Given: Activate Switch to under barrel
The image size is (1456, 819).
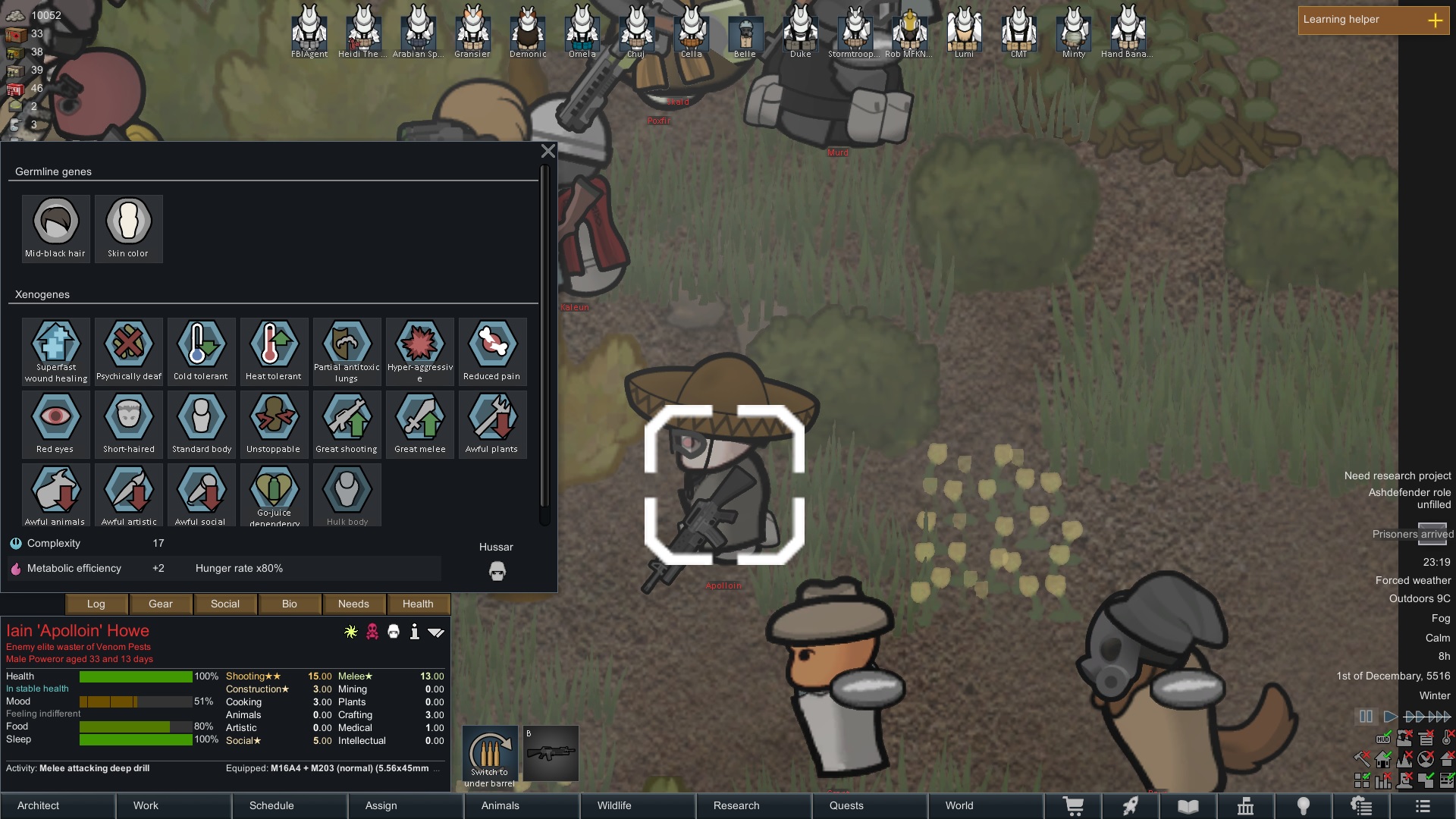Looking at the screenshot, I should 490,757.
